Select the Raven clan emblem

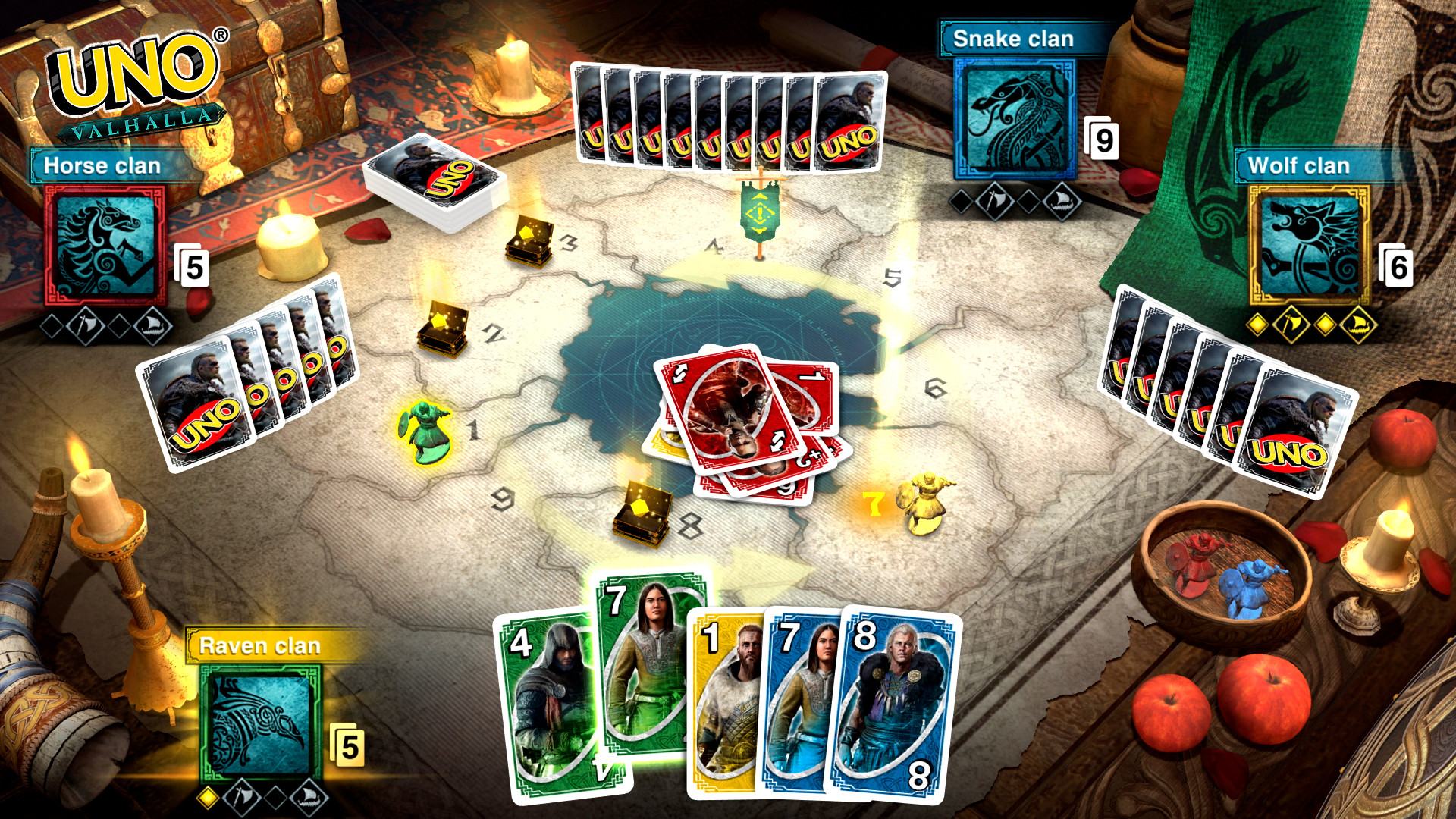point(262,720)
